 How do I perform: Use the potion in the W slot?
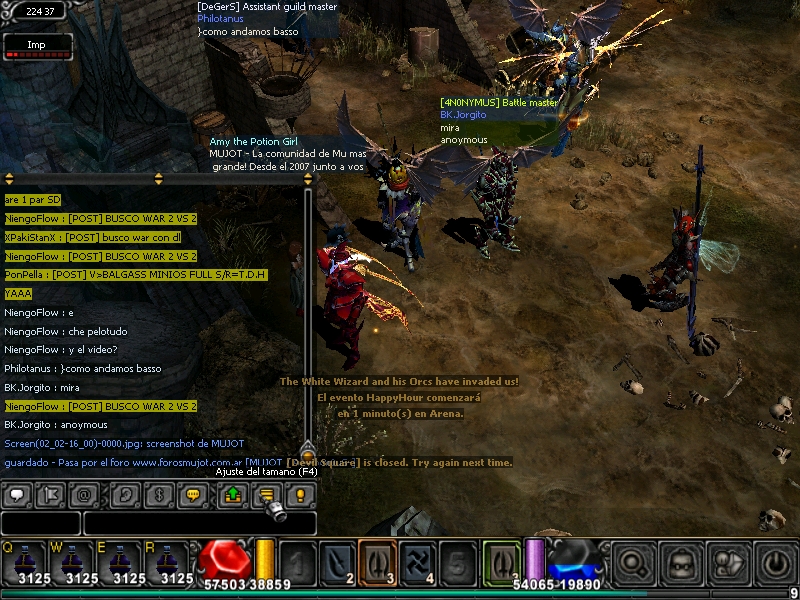click(x=72, y=563)
